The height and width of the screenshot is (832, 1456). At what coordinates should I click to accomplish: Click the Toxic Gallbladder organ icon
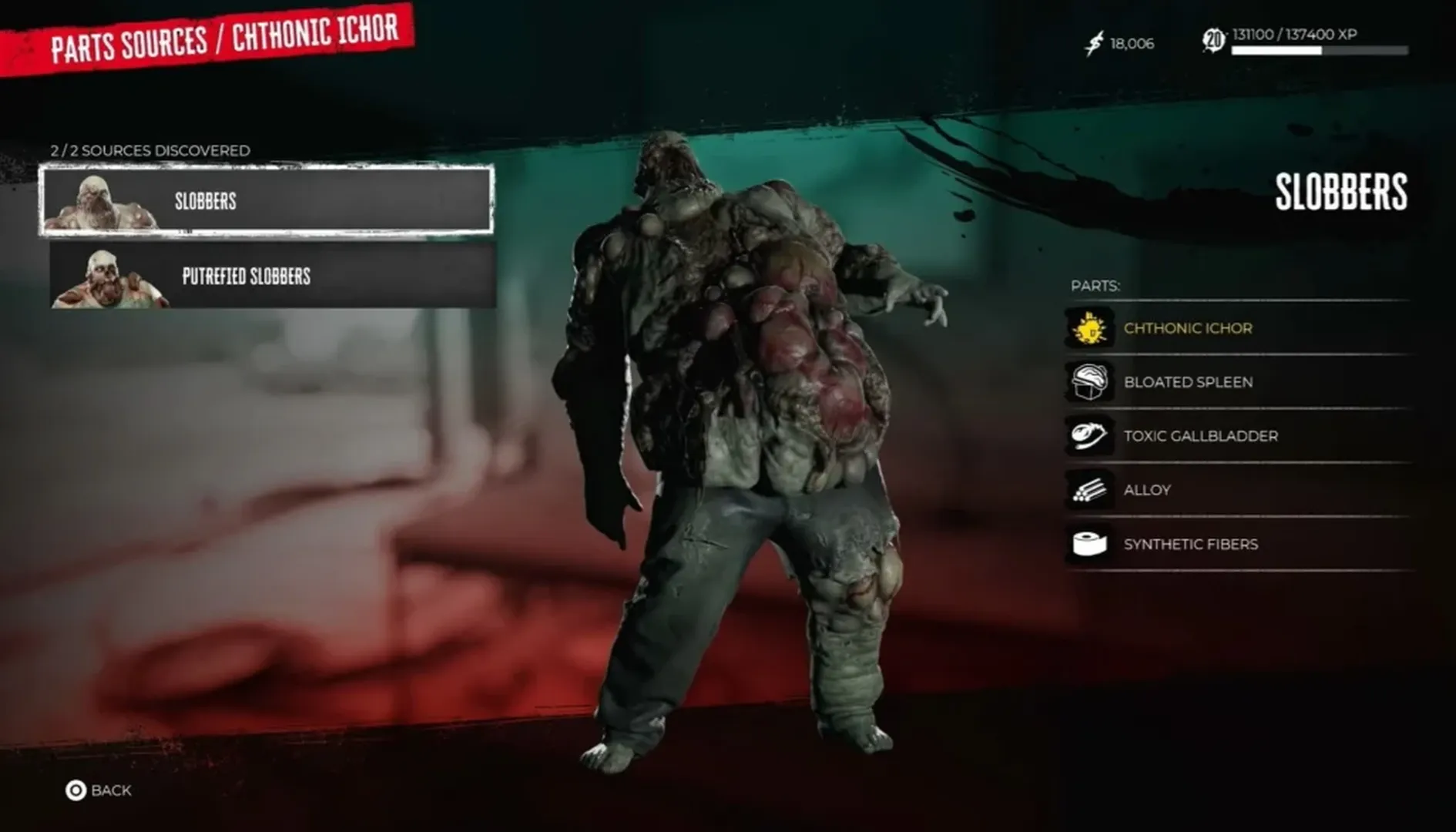click(x=1089, y=435)
